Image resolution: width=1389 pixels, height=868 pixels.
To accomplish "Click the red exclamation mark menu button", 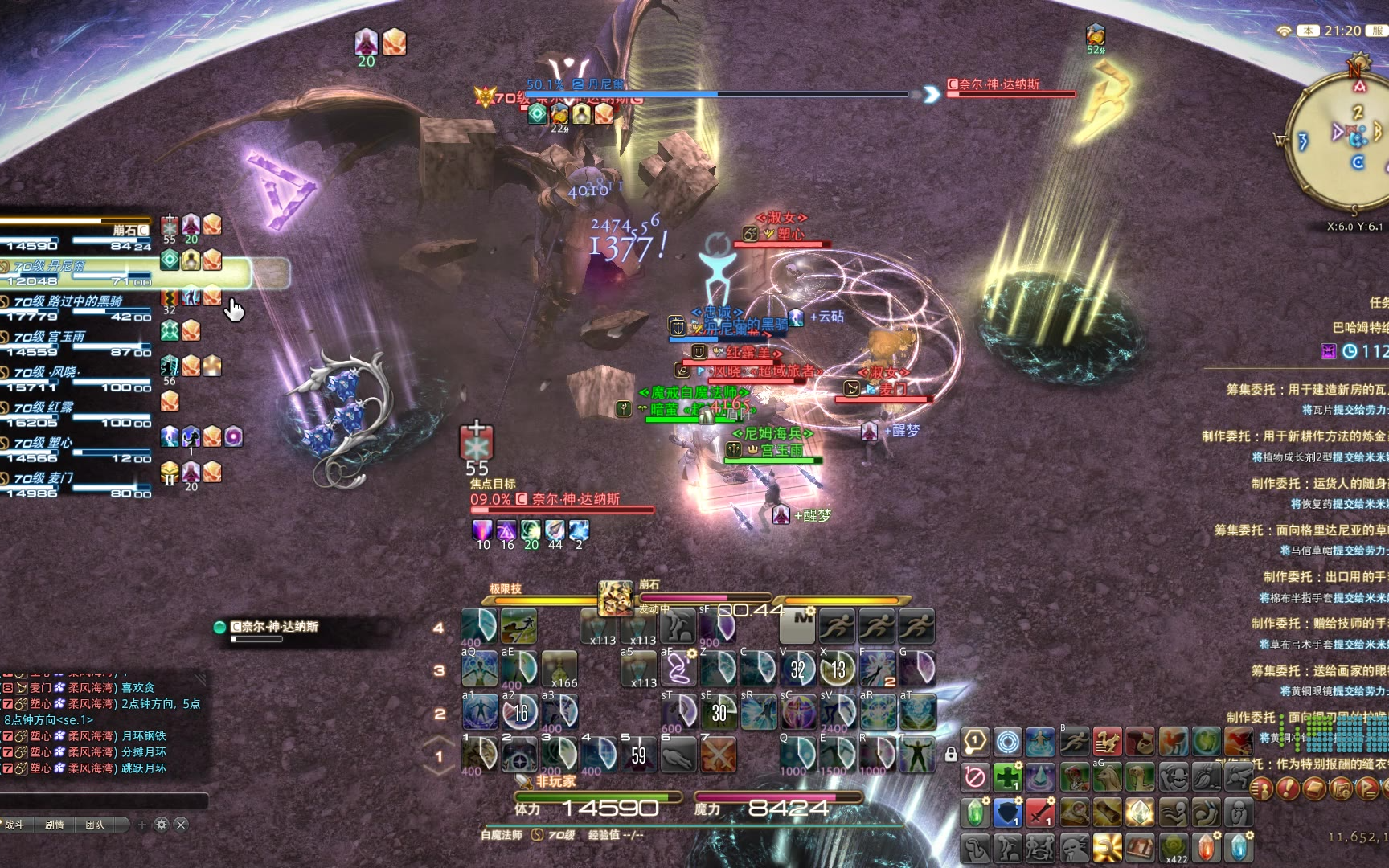I will 1289,788.
